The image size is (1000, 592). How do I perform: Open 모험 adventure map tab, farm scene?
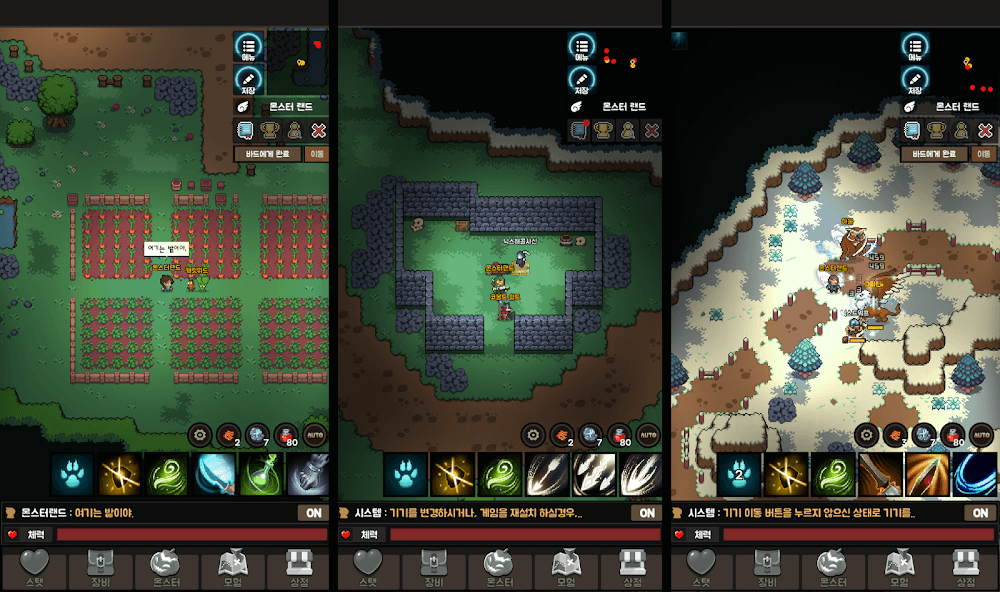coord(232,568)
